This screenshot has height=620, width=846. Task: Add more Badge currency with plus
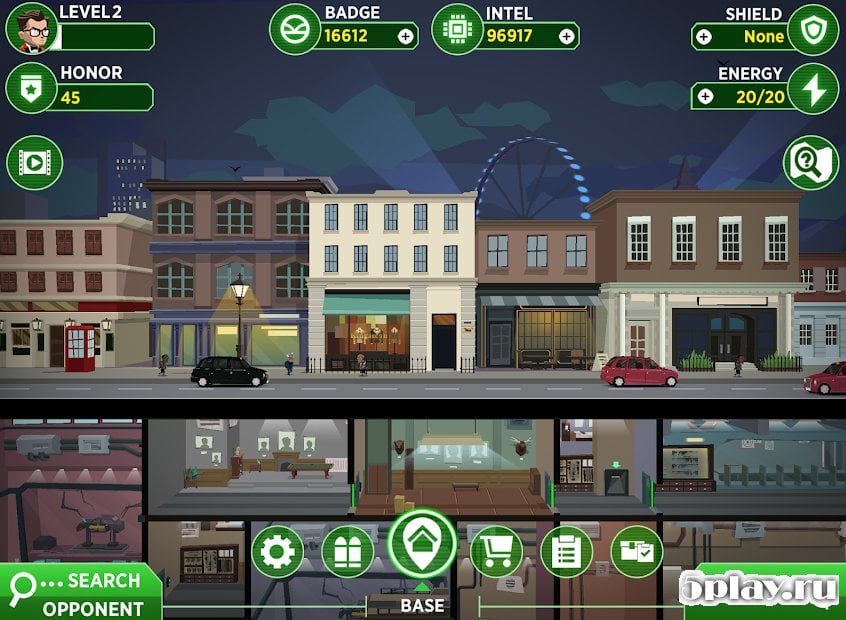pyautogui.click(x=405, y=36)
